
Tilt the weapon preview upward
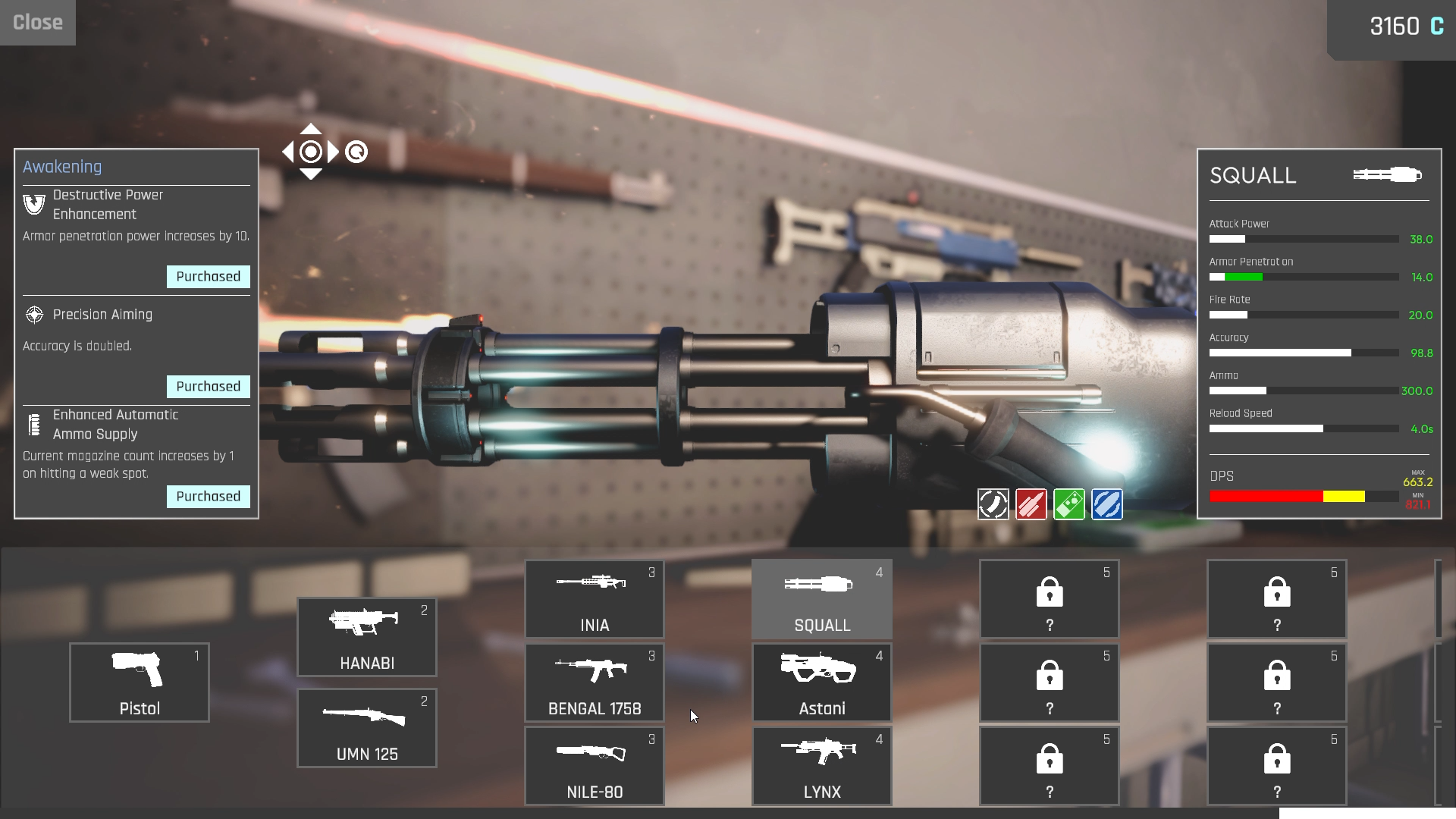(x=311, y=129)
